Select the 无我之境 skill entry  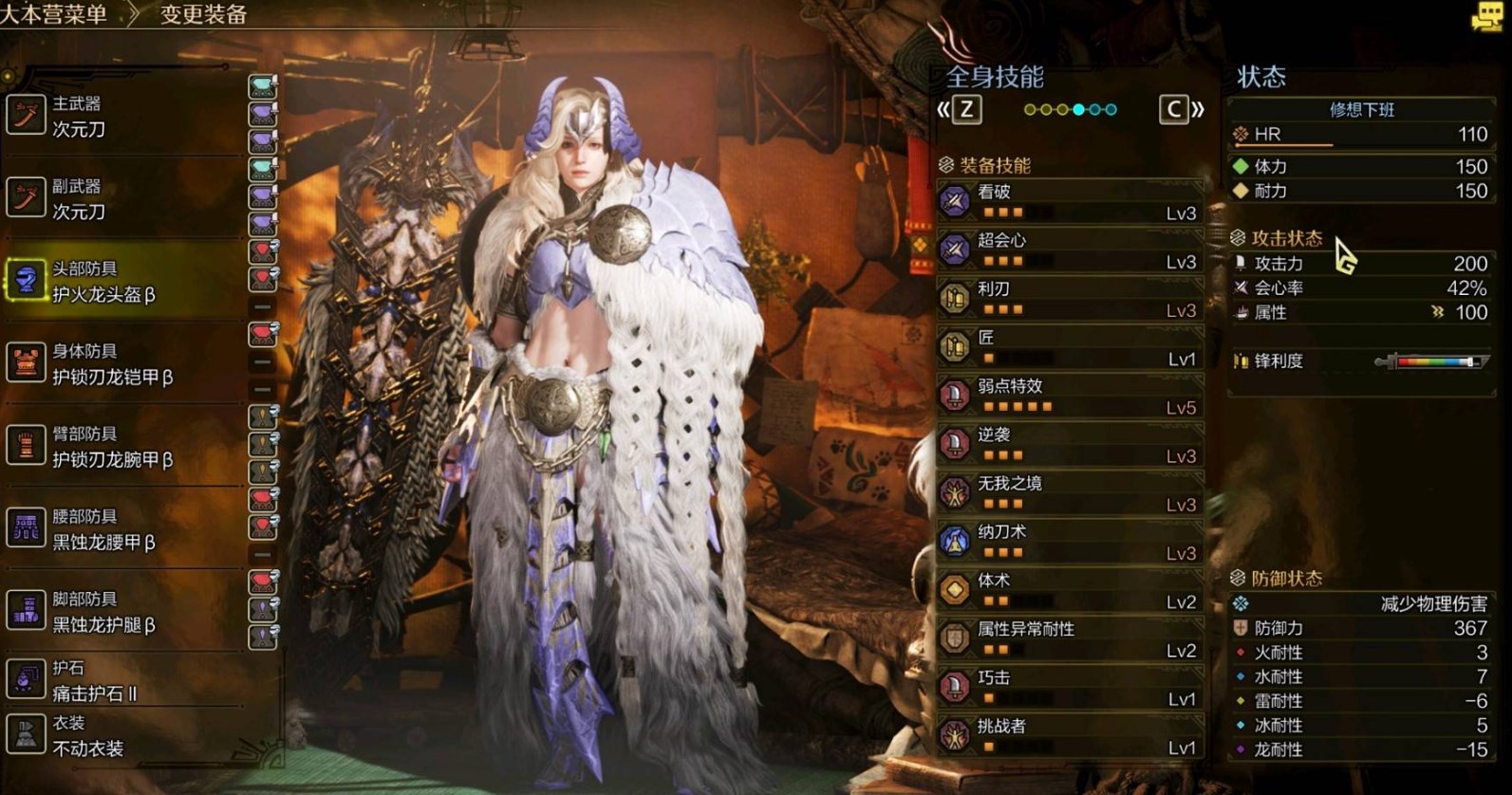[x=1070, y=492]
